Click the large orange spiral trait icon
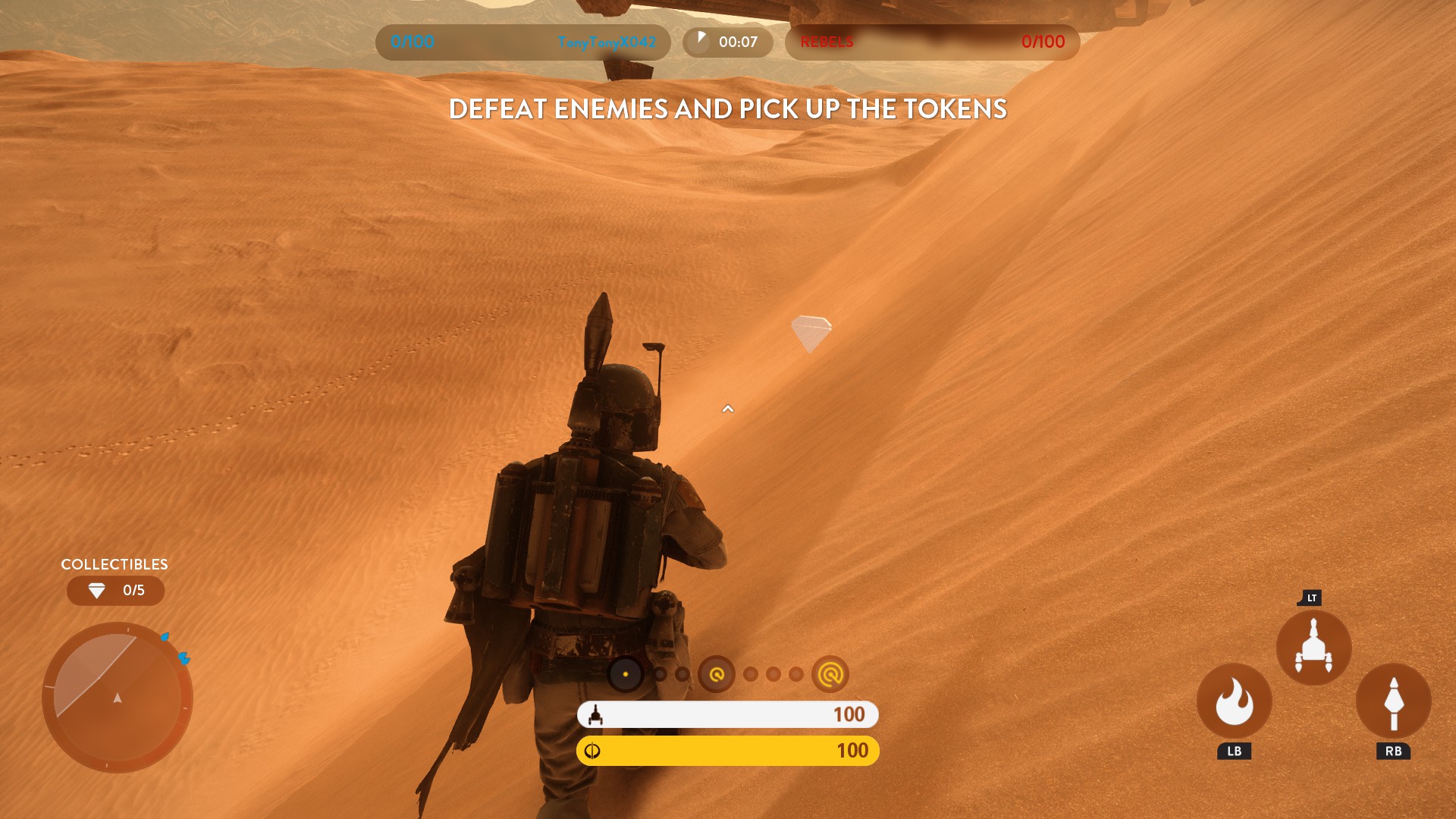The image size is (1456, 819). [830, 674]
